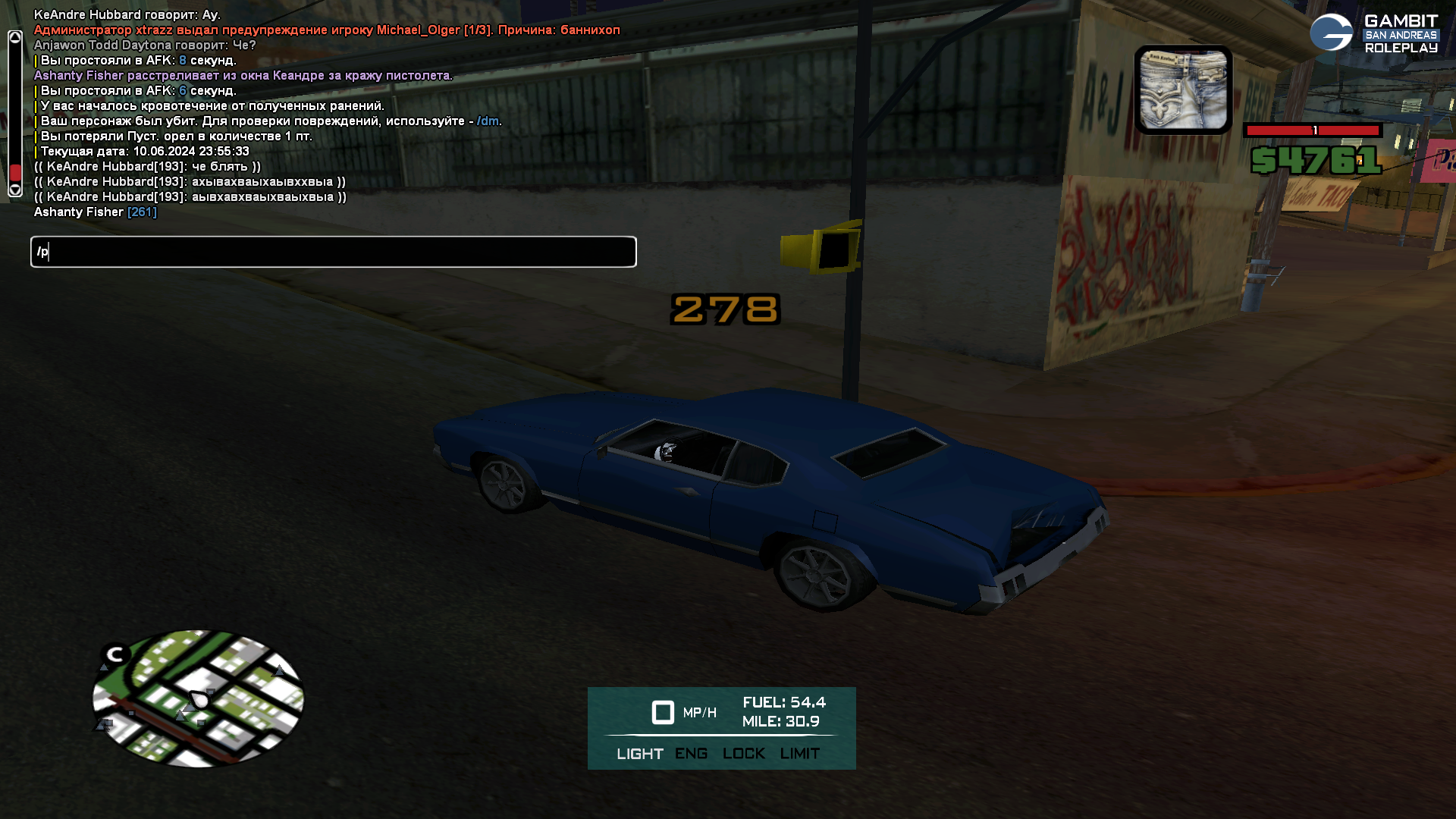This screenshot has height=819, width=1456.
Task: Toggle the ENG engine indicator
Action: pos(691,754)
